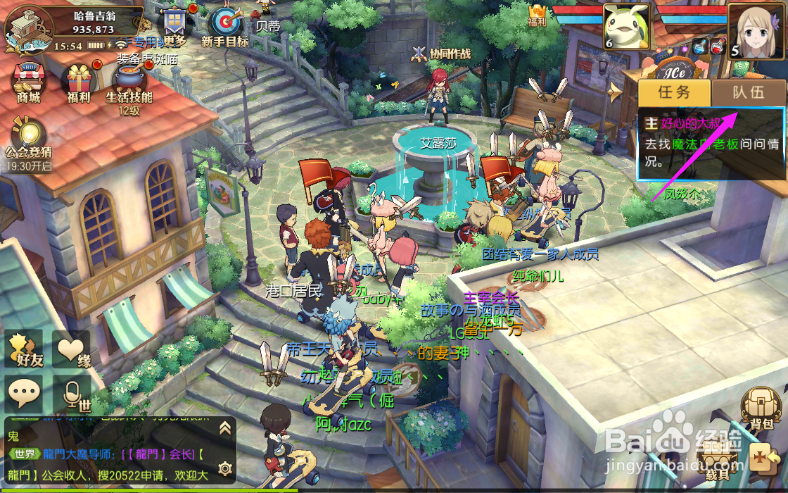
Task: Open chat settings gear icon
Action: (x=225, y=466)
